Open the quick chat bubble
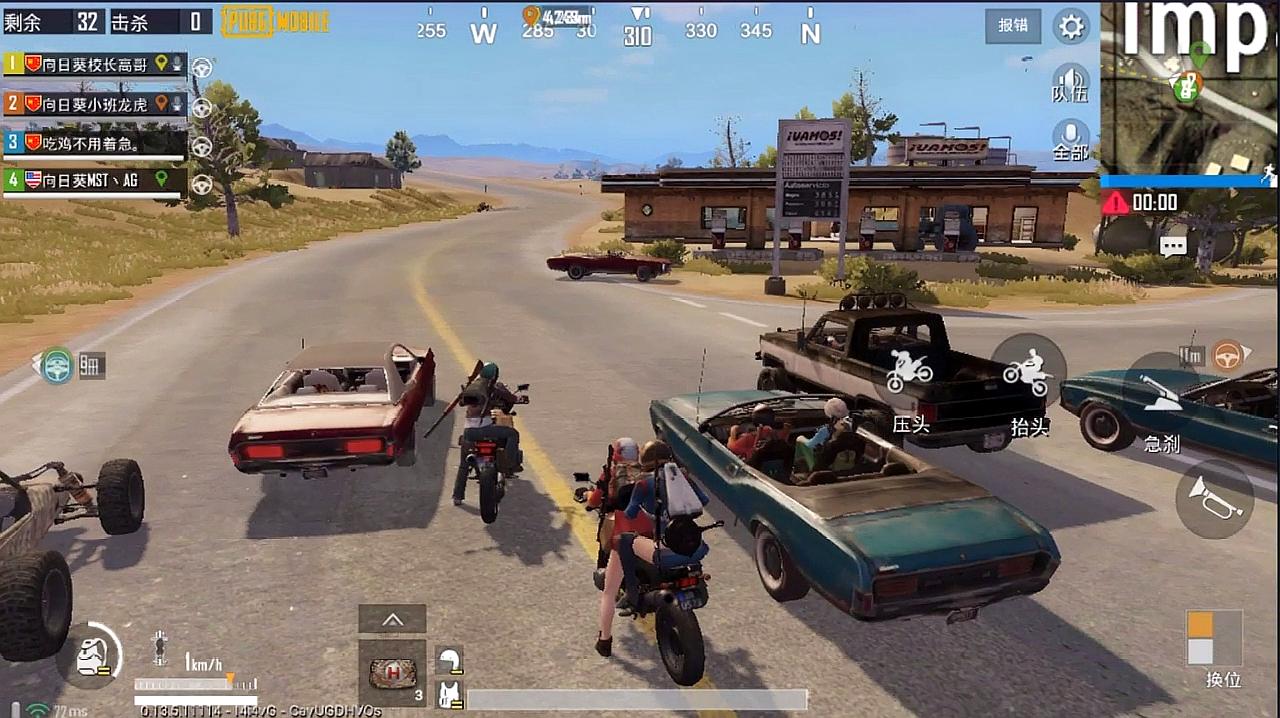This screenshot has height=718, width=1280. pos(1173,246)
